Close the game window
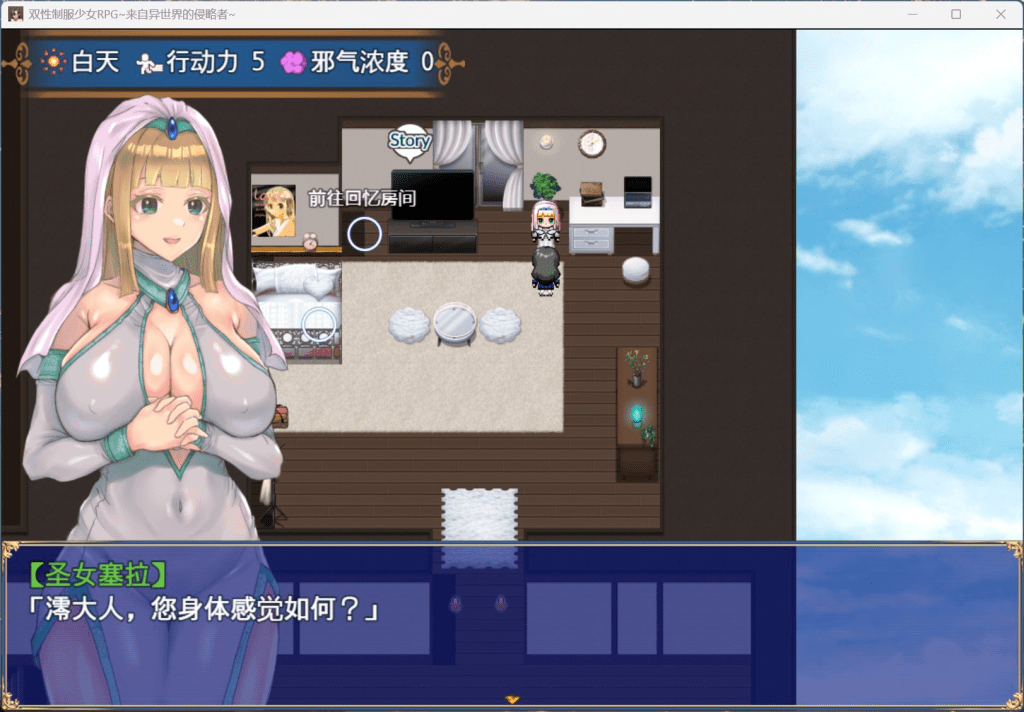The height and width of the screenshot is (712, 1024). 1001,14
